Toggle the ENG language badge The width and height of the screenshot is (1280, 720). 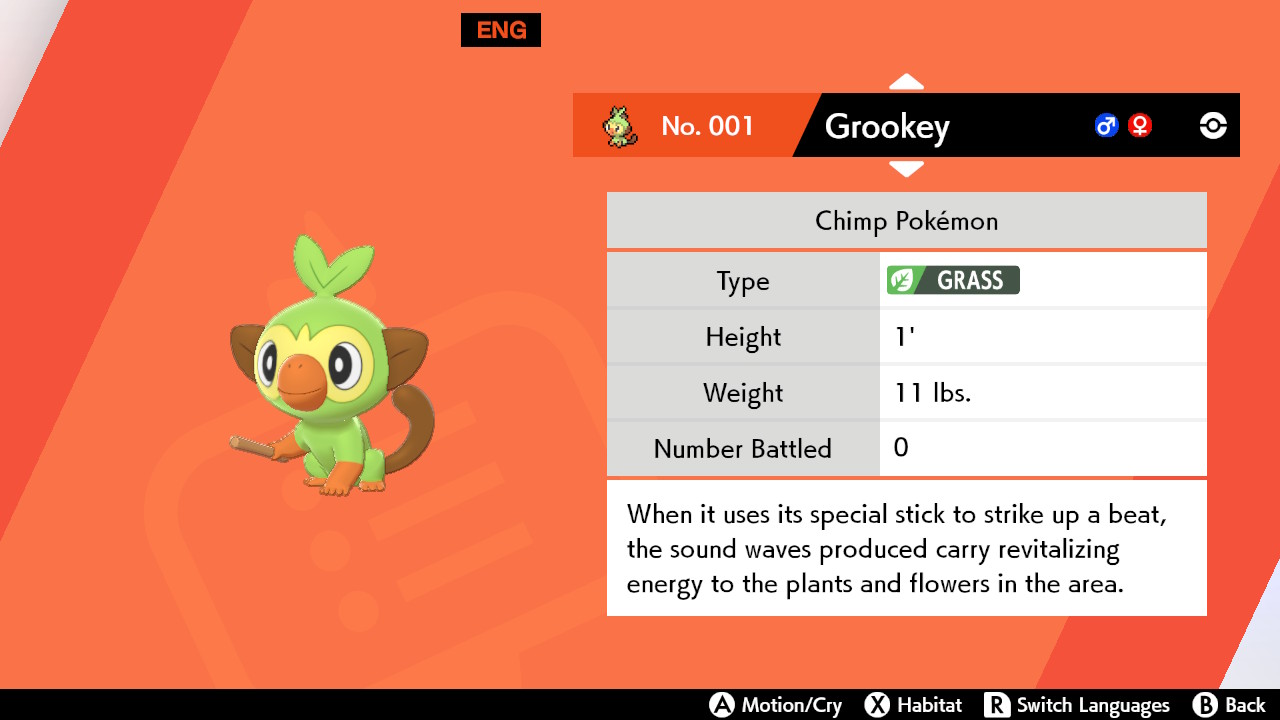[x=500, y=30]
